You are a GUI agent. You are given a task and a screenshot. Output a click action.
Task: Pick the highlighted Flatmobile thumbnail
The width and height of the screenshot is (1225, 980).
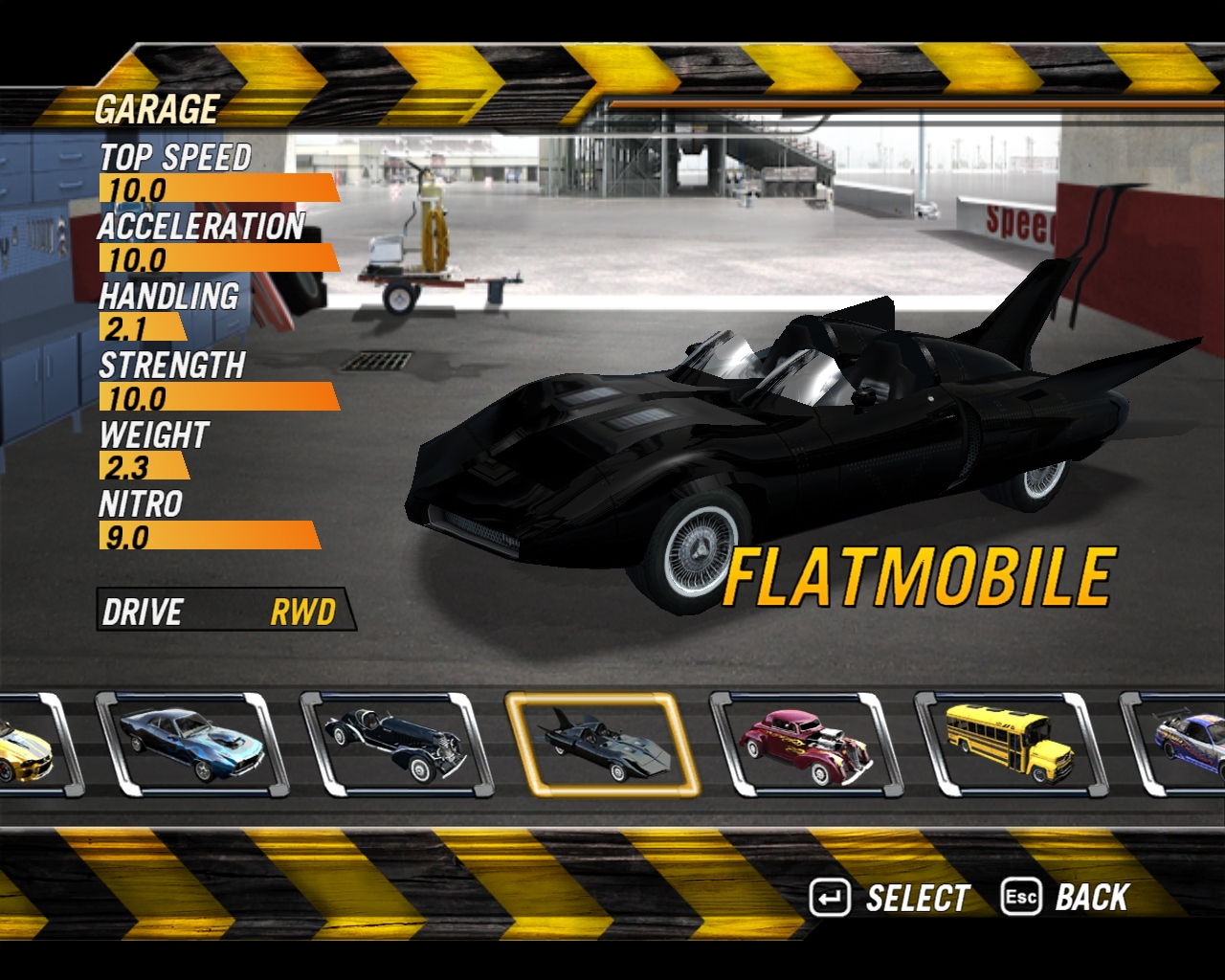(x=601, y=745)
